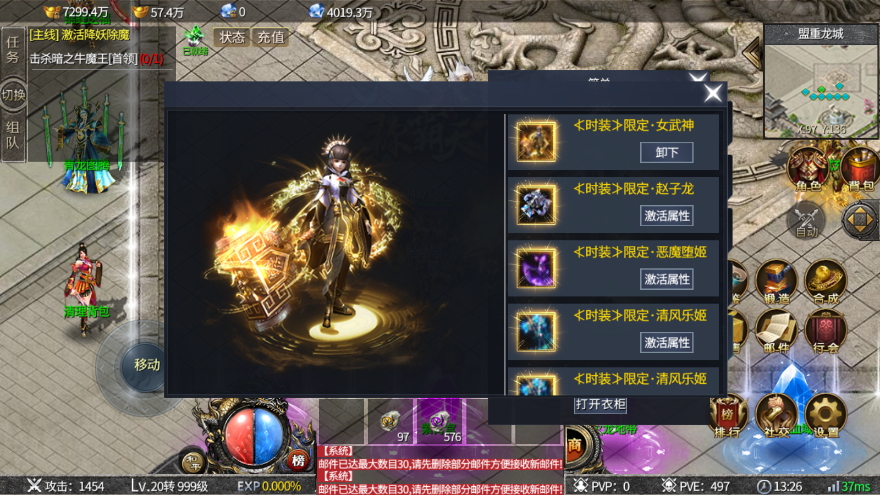Unequip the 女武神 costume with 卸下
Viewport: 880px width, 495px height.
(x=666, y=152)
